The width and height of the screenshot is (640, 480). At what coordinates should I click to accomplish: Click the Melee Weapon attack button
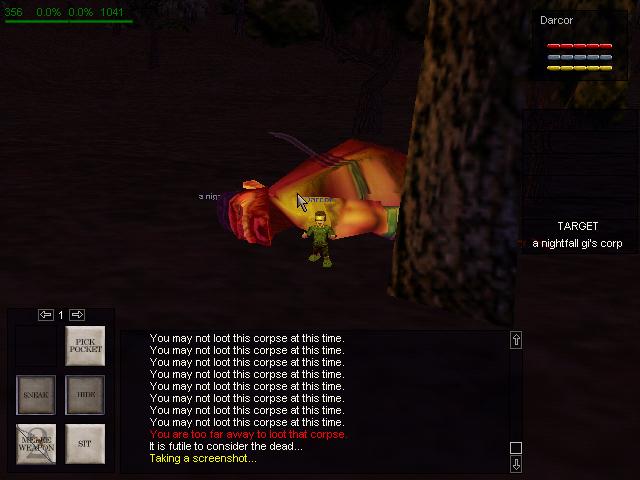click(36, 444)
